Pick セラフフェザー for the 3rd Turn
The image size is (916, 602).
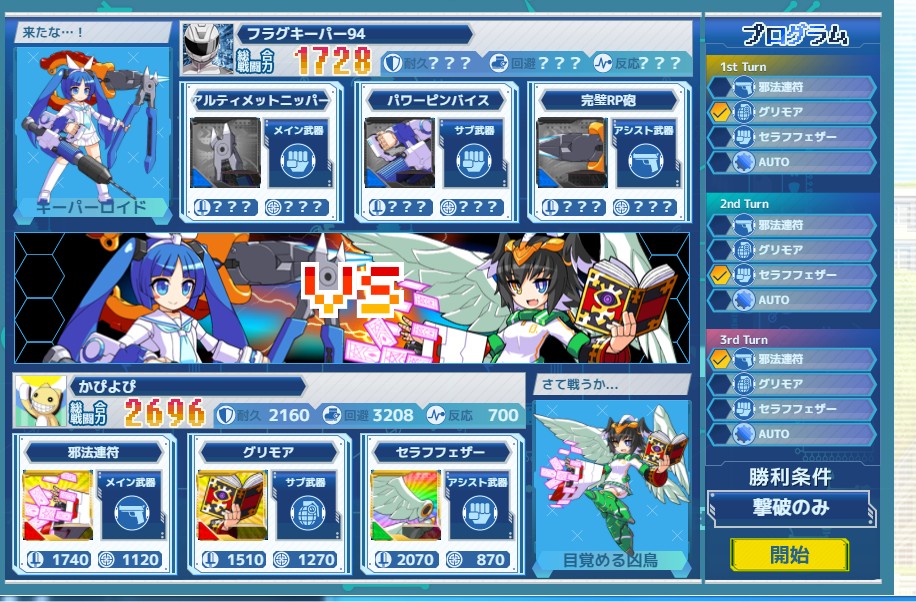click(x=792, y=409)
